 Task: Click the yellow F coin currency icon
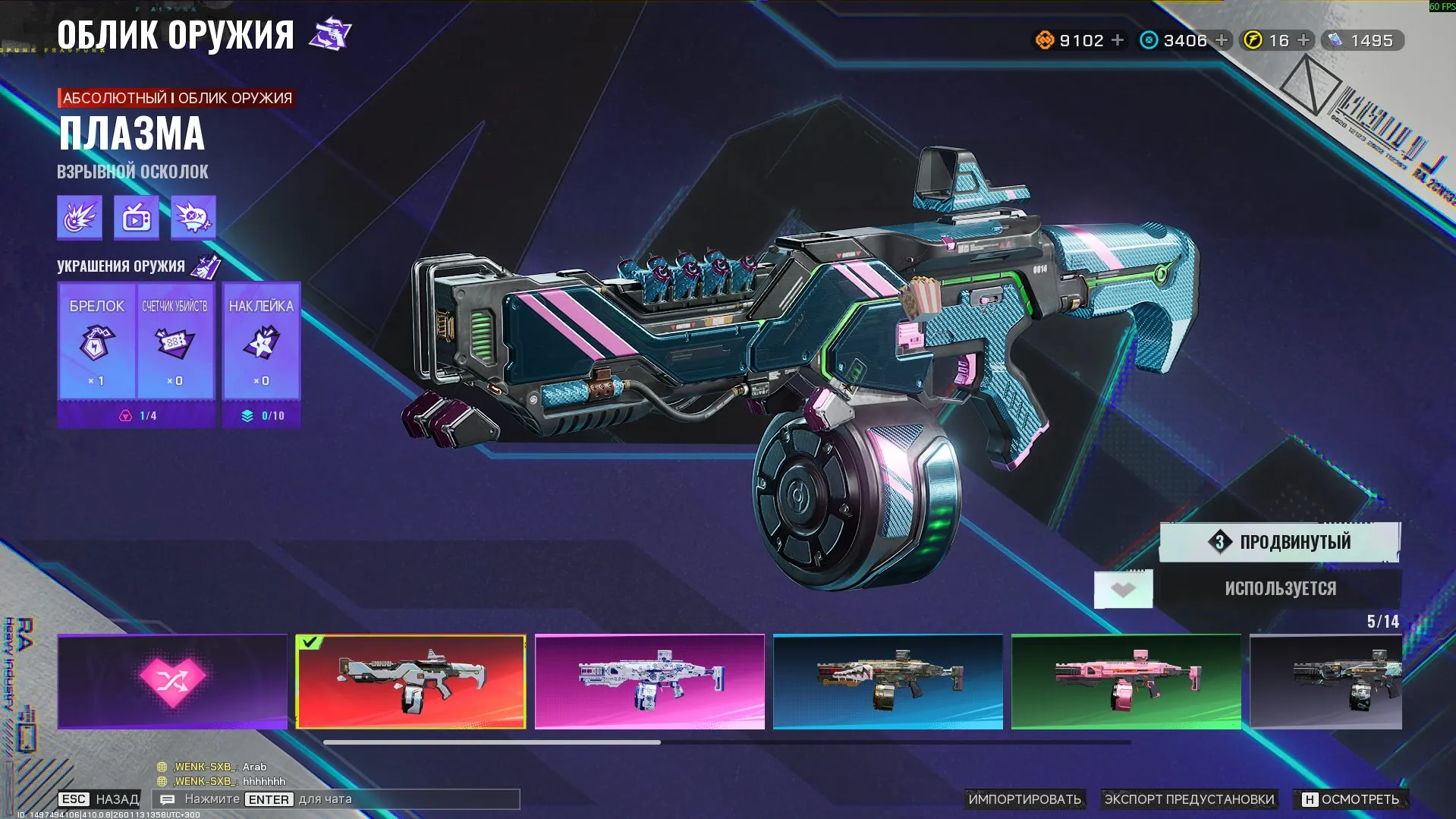point(1253,40)
